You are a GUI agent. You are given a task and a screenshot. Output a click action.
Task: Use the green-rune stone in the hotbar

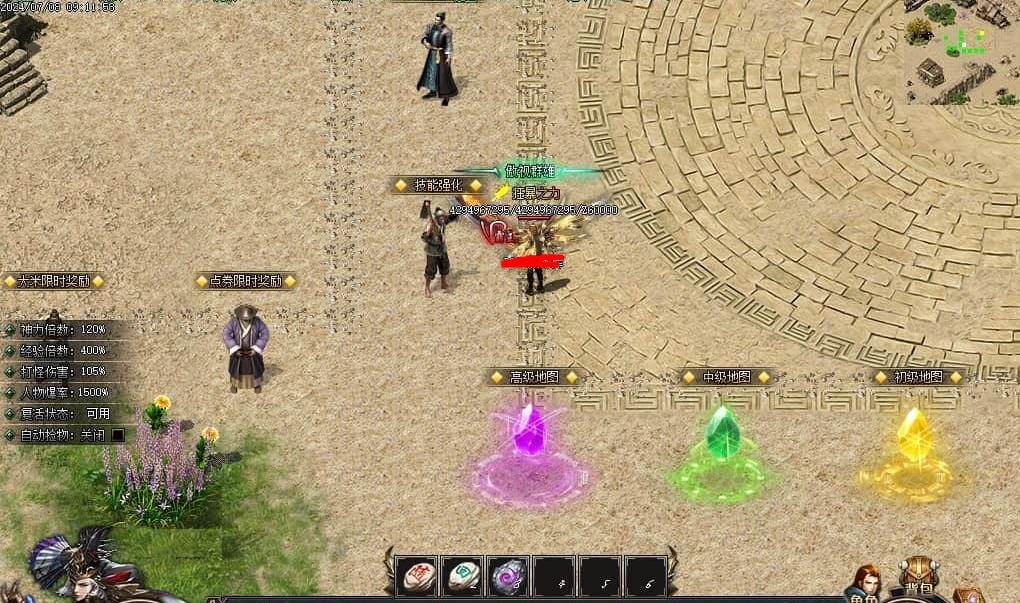[462, 576]
